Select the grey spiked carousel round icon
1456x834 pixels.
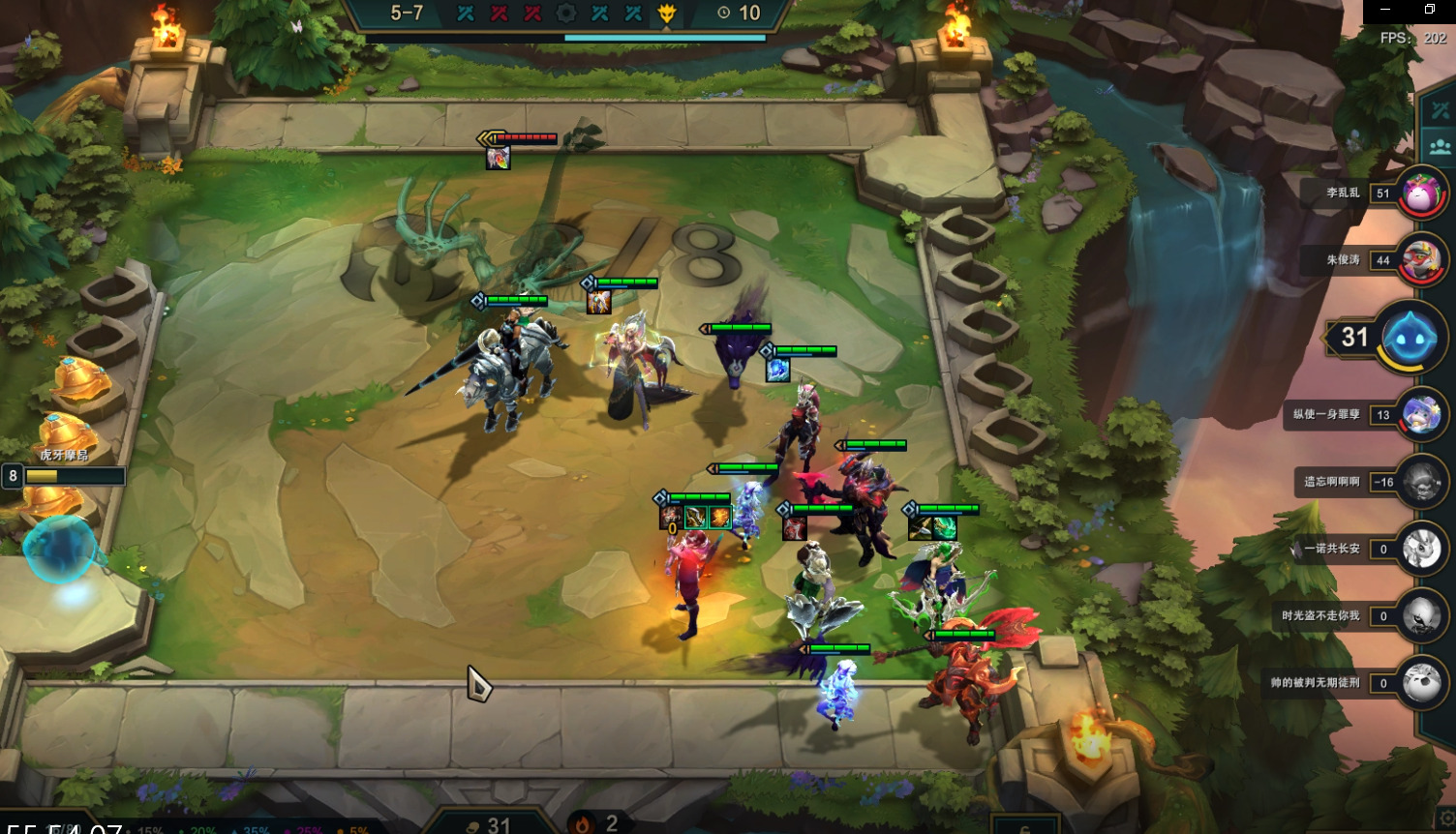[566, 14]
